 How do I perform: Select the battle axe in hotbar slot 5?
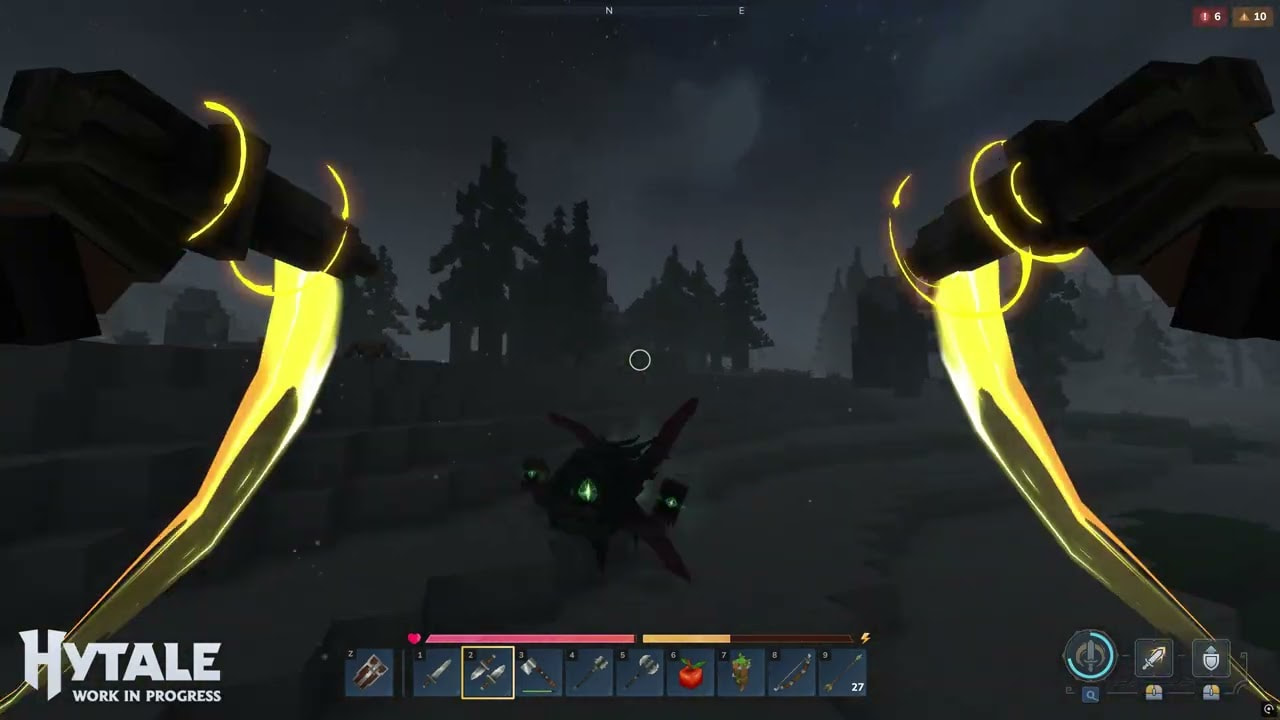(x=640, y=672)
